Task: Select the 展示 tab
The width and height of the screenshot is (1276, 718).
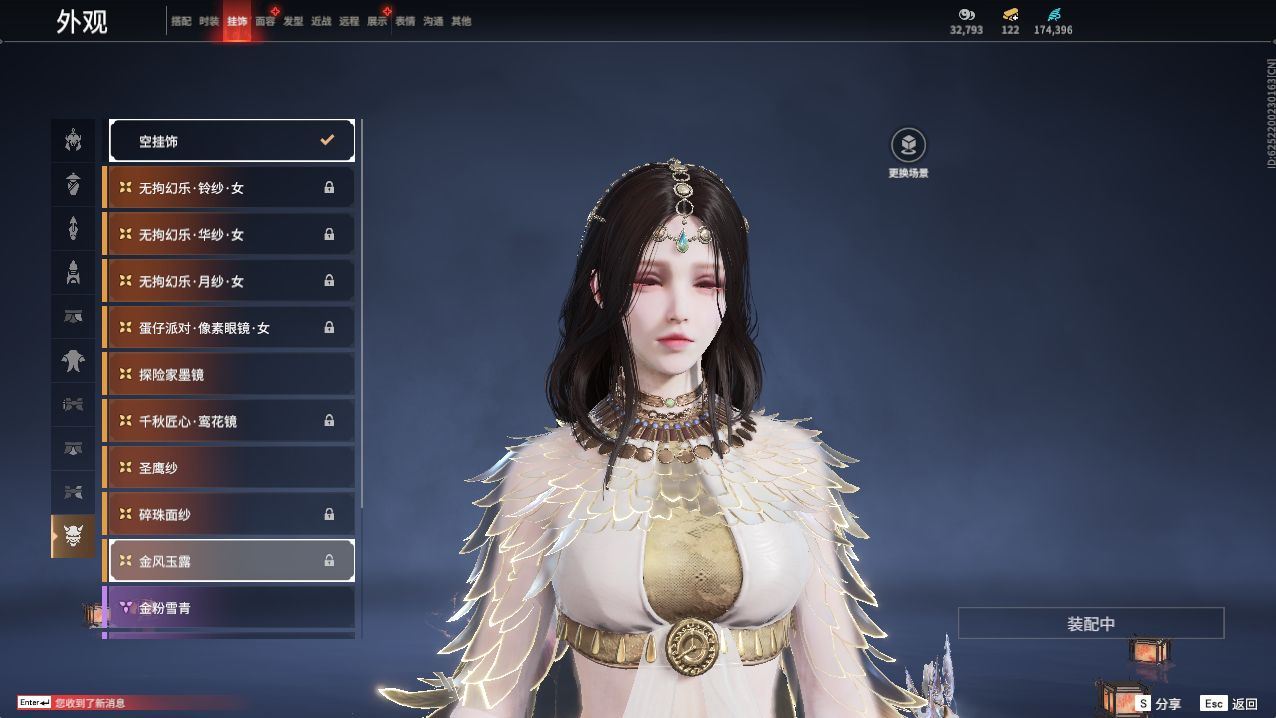Action: [x=377, y=21]
